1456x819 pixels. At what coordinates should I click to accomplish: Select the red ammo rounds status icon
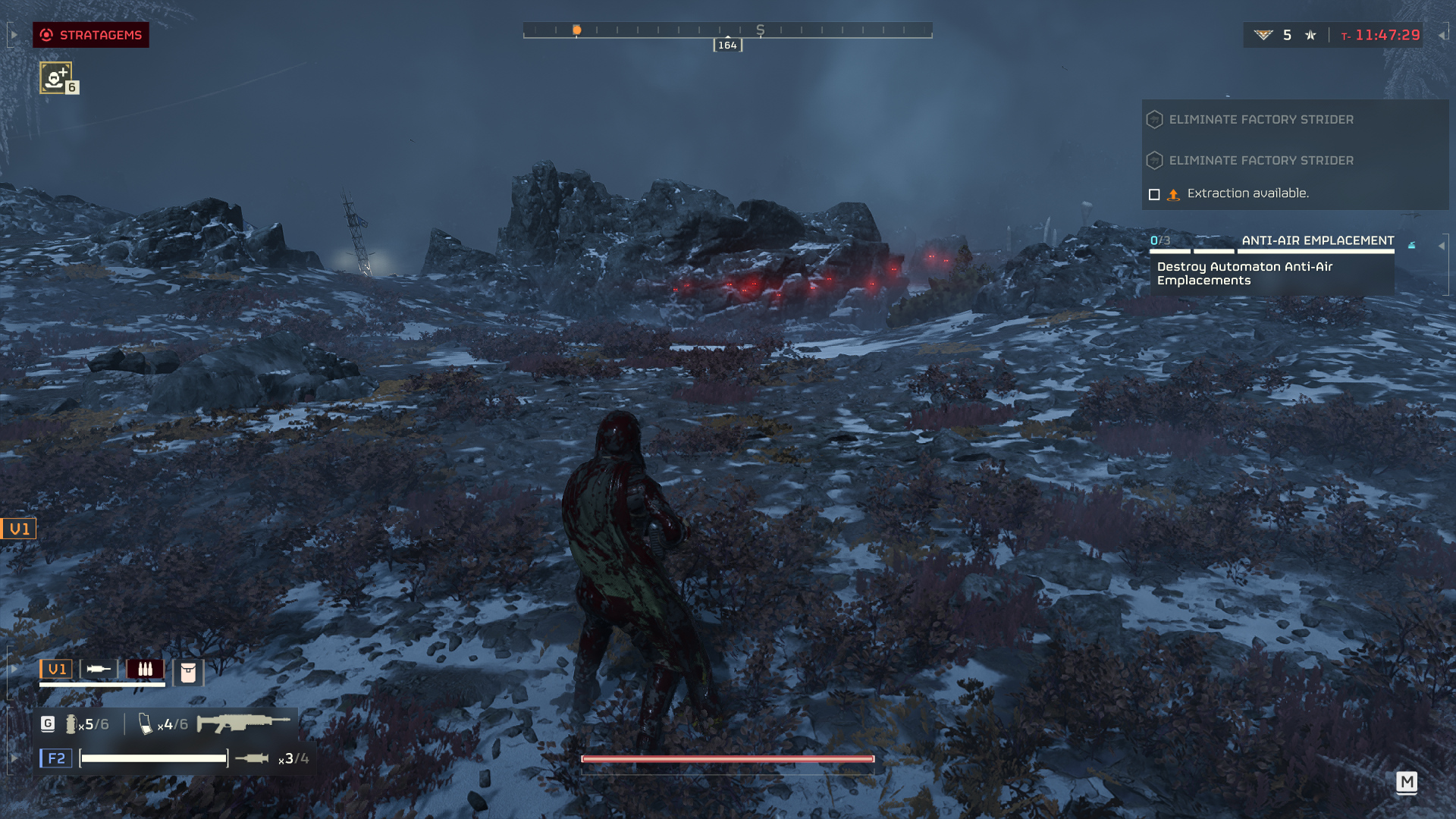(145, 669)
